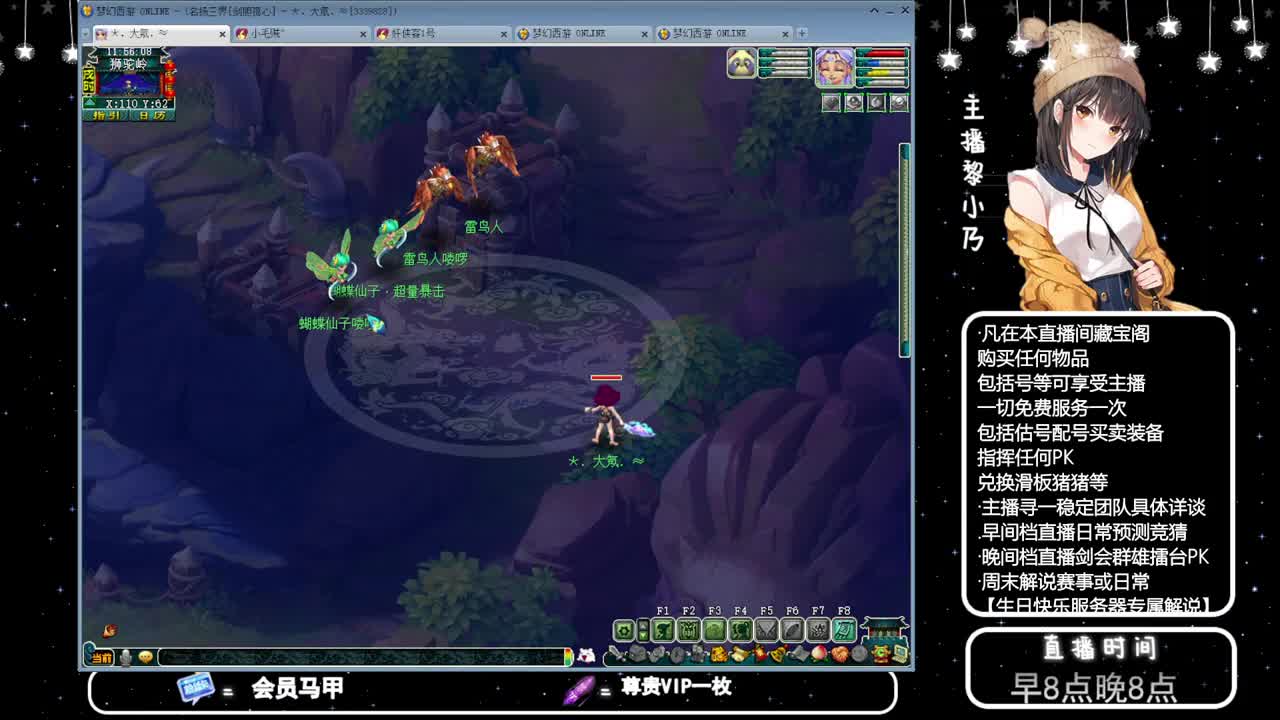Open the treasure pavilion temple icon
Viewport: 1280px width, 720px height.
[x=883, y=628]
